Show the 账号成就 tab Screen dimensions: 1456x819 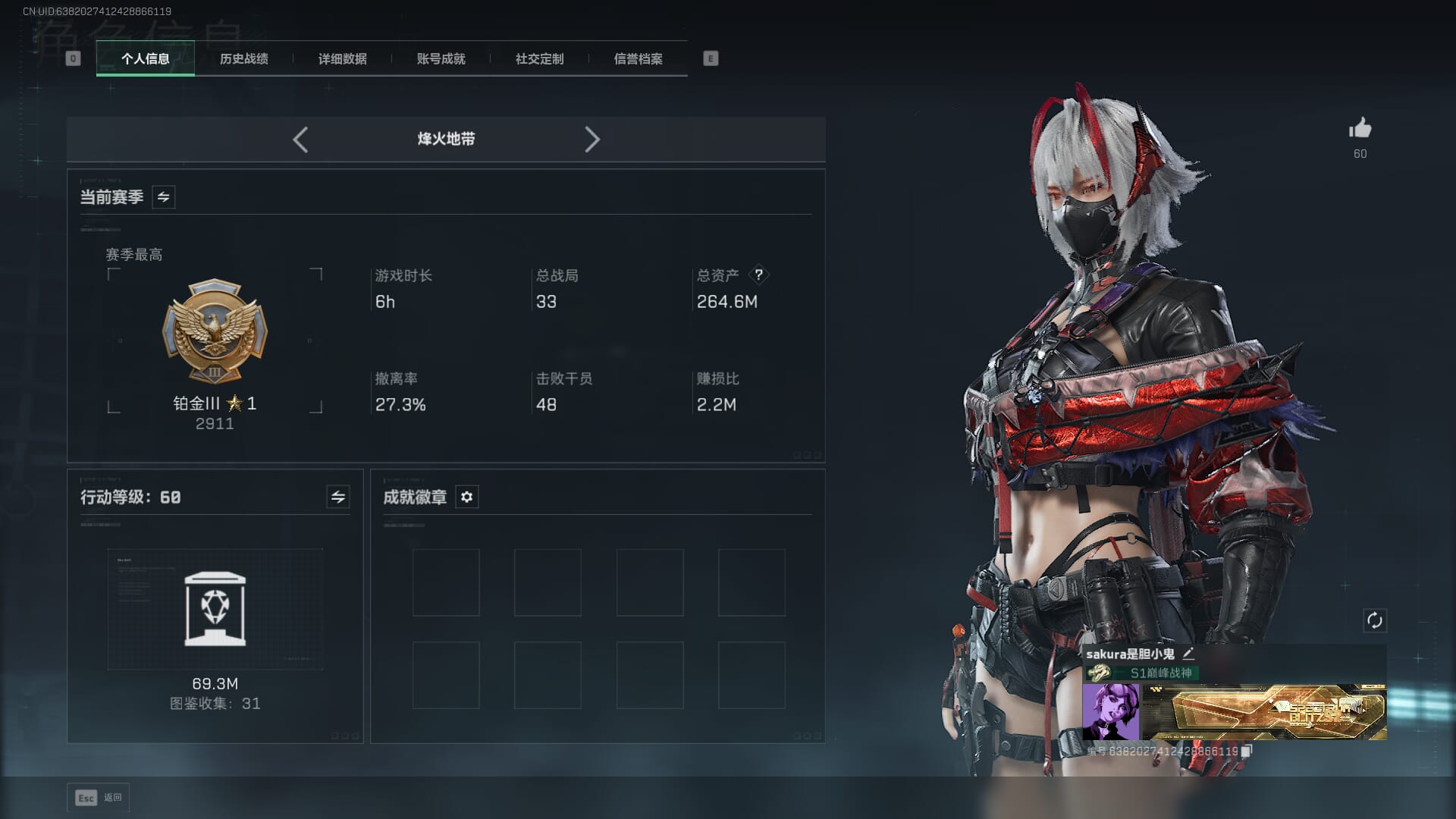[x=441, y=58]
